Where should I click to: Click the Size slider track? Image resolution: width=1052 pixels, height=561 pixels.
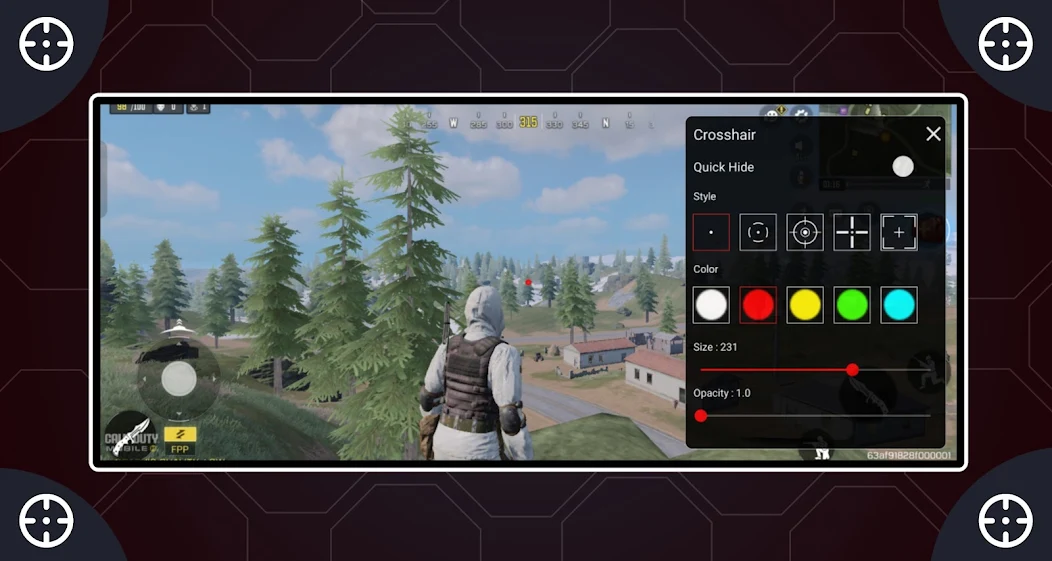point(780,370)
